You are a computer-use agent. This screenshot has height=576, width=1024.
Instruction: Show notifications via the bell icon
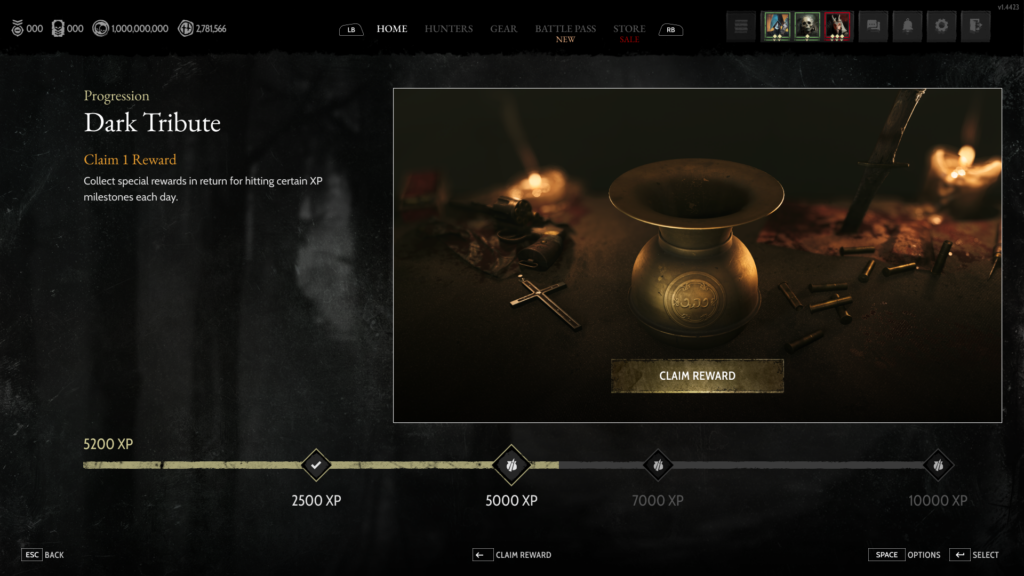(908, 27)
